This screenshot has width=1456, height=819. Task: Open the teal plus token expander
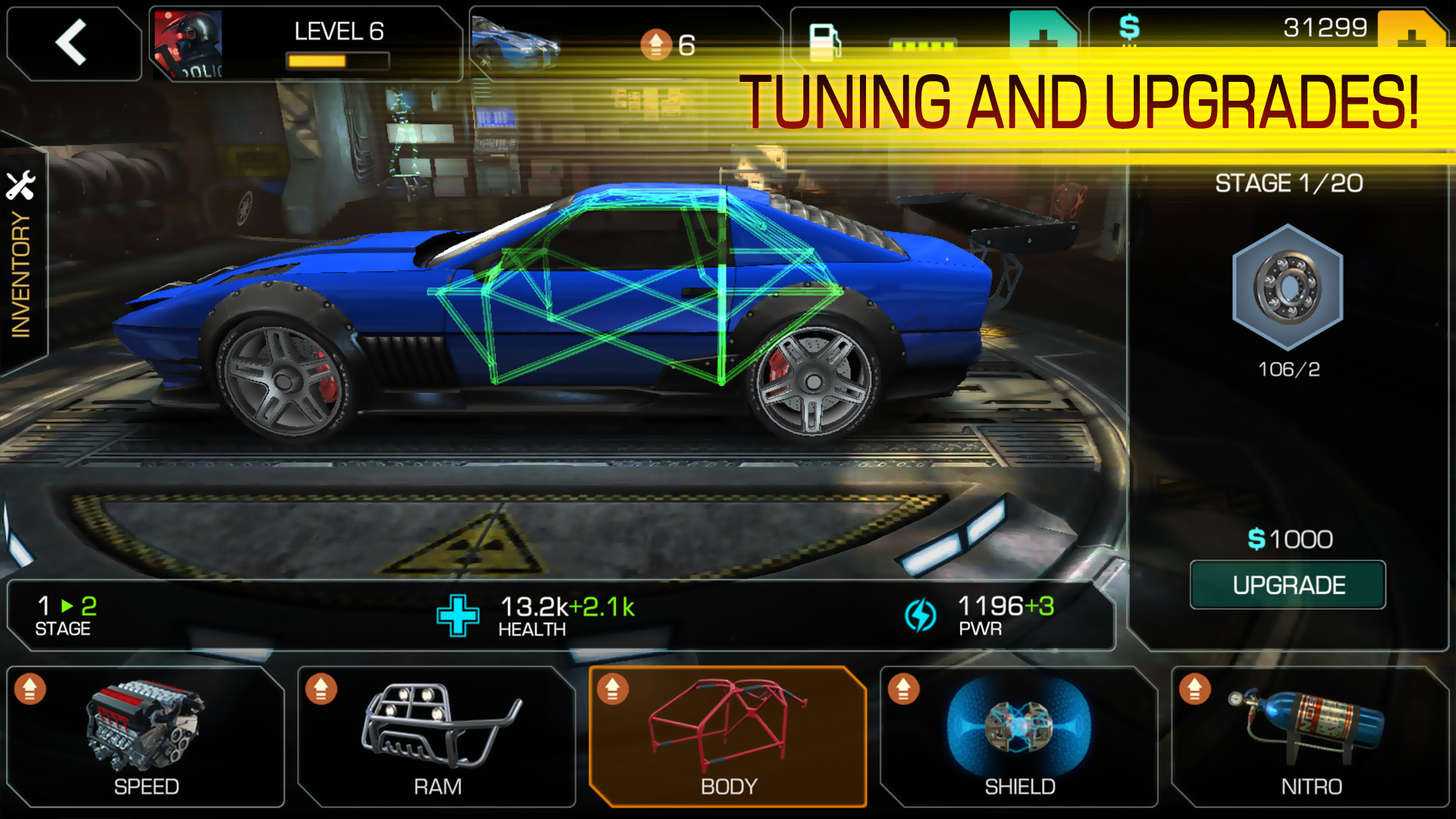coord(1043,36)
